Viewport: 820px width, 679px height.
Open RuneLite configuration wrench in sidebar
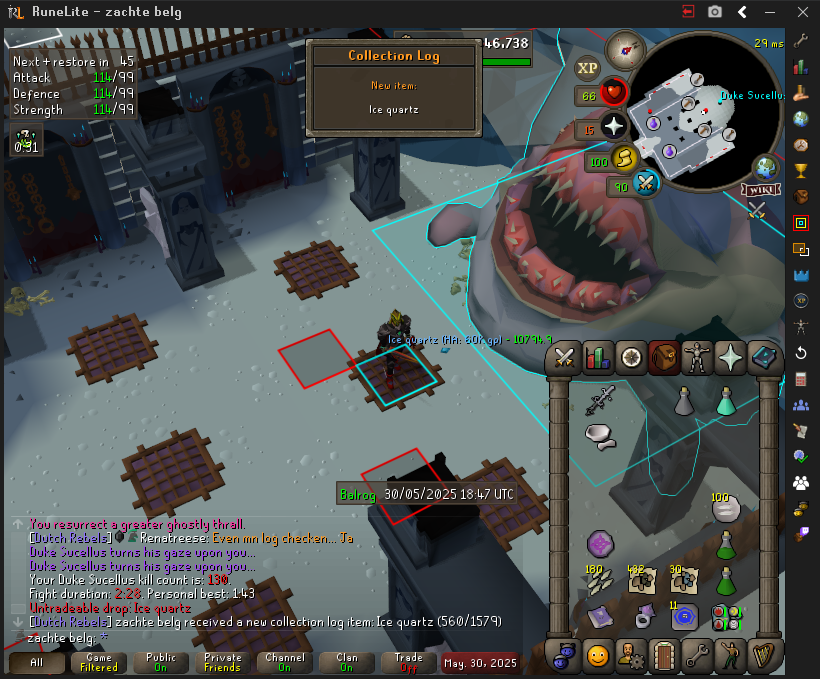pyautogui.click(x=800, y=41)
